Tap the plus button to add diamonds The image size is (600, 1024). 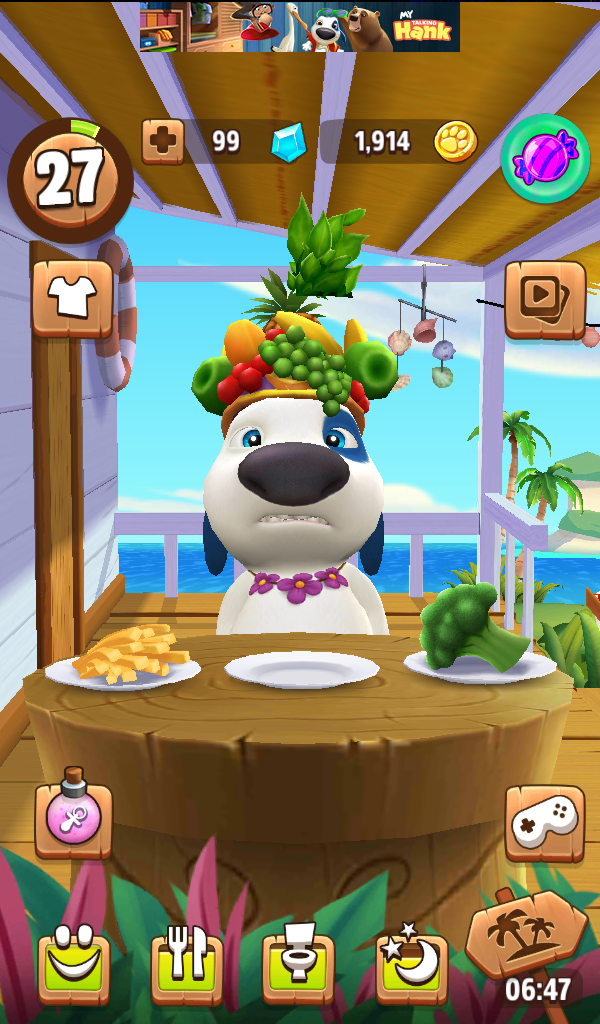(162, 142)
